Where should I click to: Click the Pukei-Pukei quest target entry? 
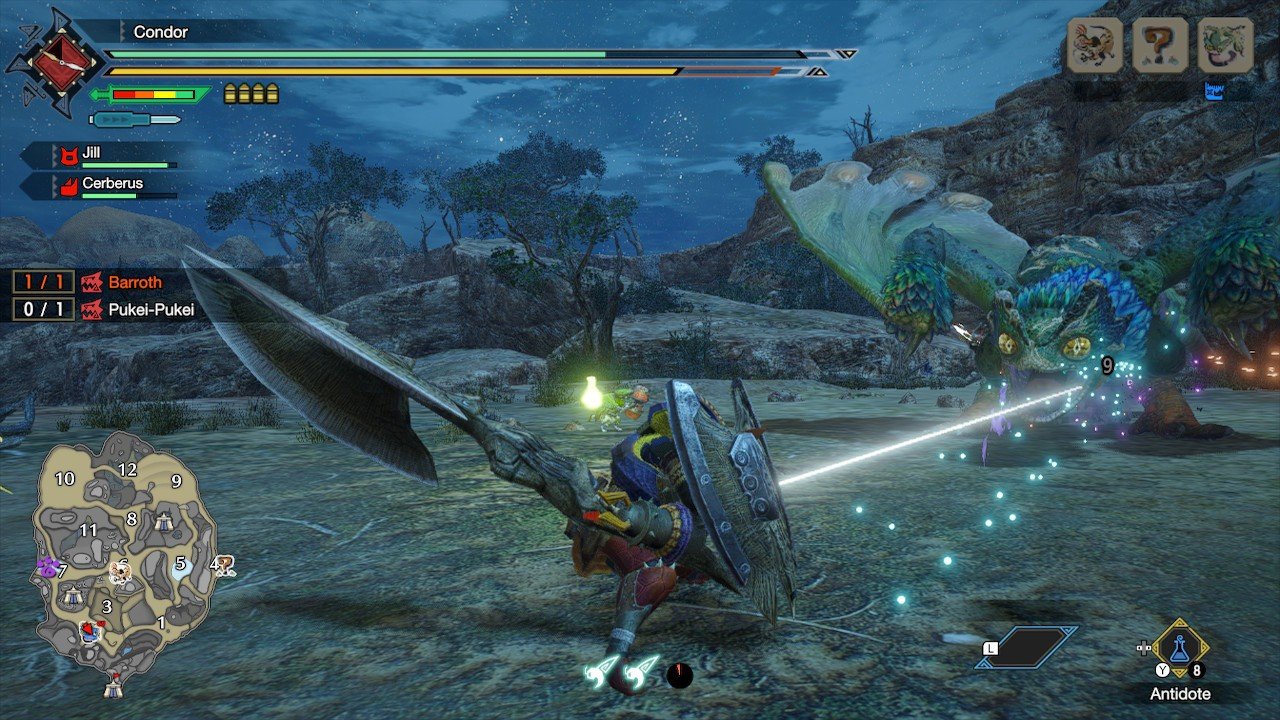(150, 310)
